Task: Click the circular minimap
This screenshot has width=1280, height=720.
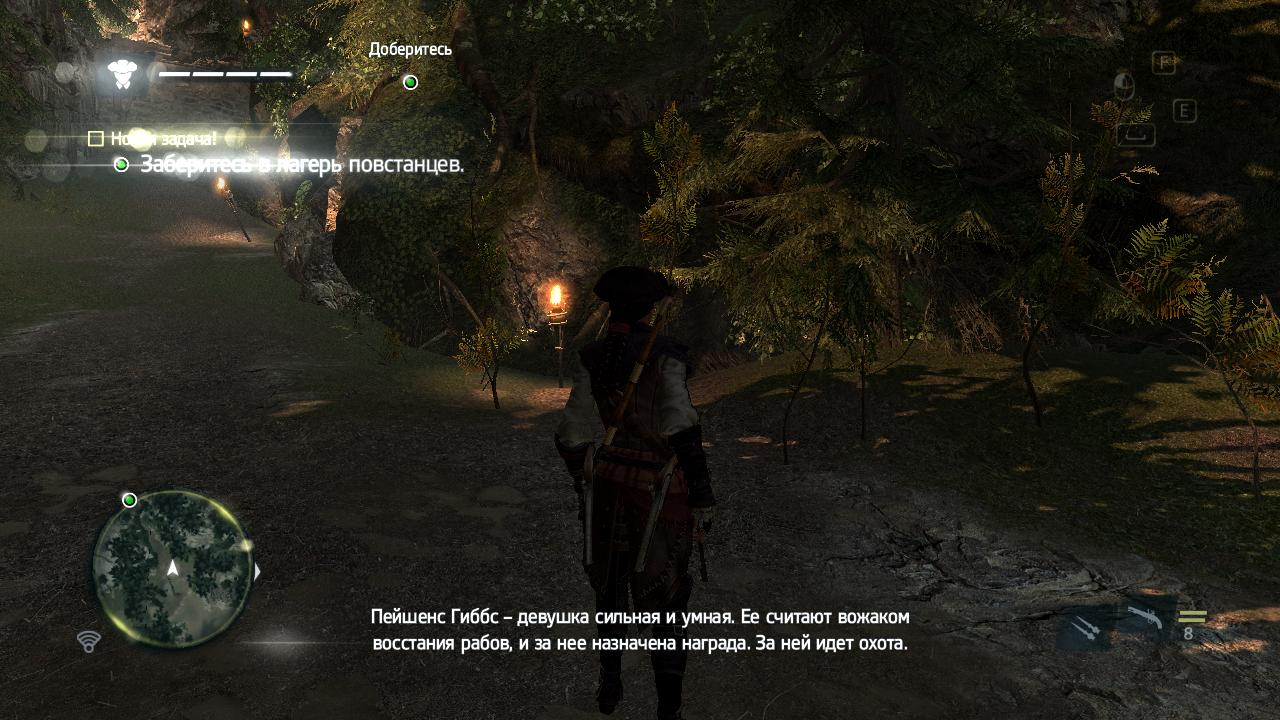Action: tap(172, 568)
